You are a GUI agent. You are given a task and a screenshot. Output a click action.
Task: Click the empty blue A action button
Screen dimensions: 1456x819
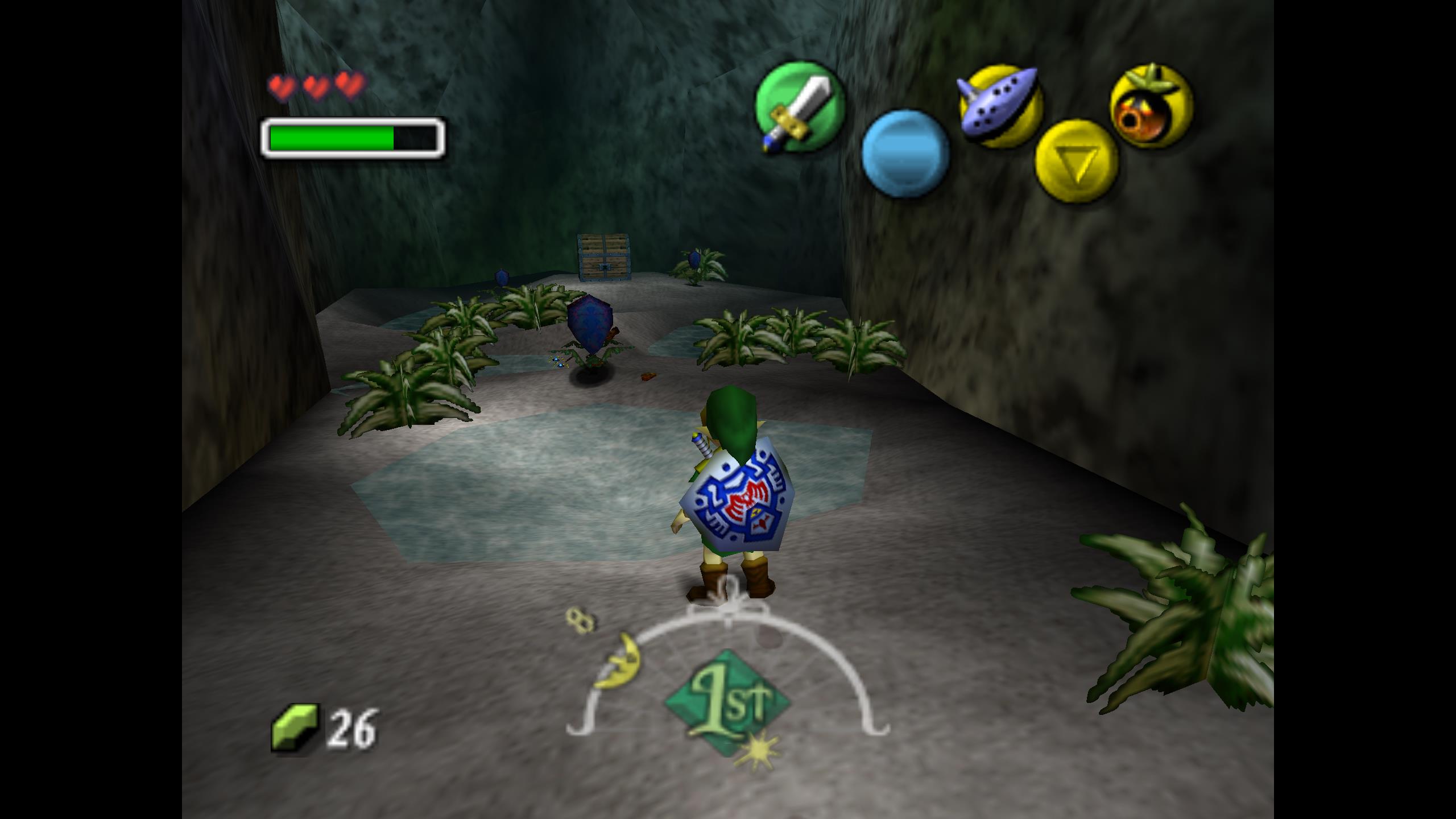click(905, 154)
